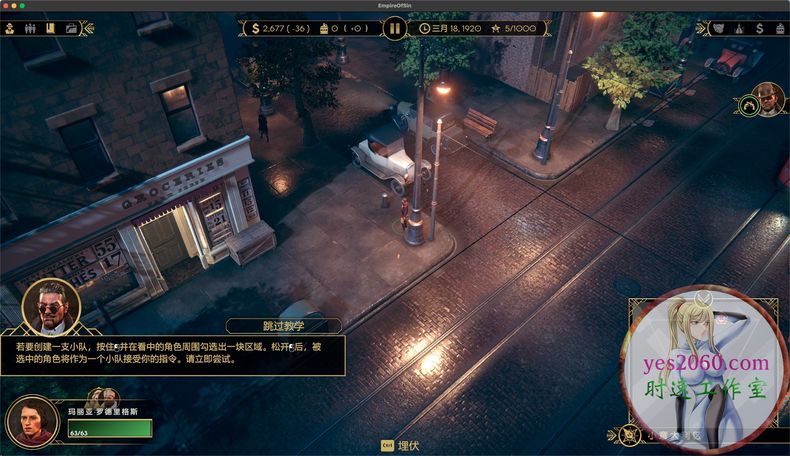Image resolution: width=790 pixels, height=456 pixels.
Task: Open the folder icon in the top-left bar
Action: tap(71, 28)
